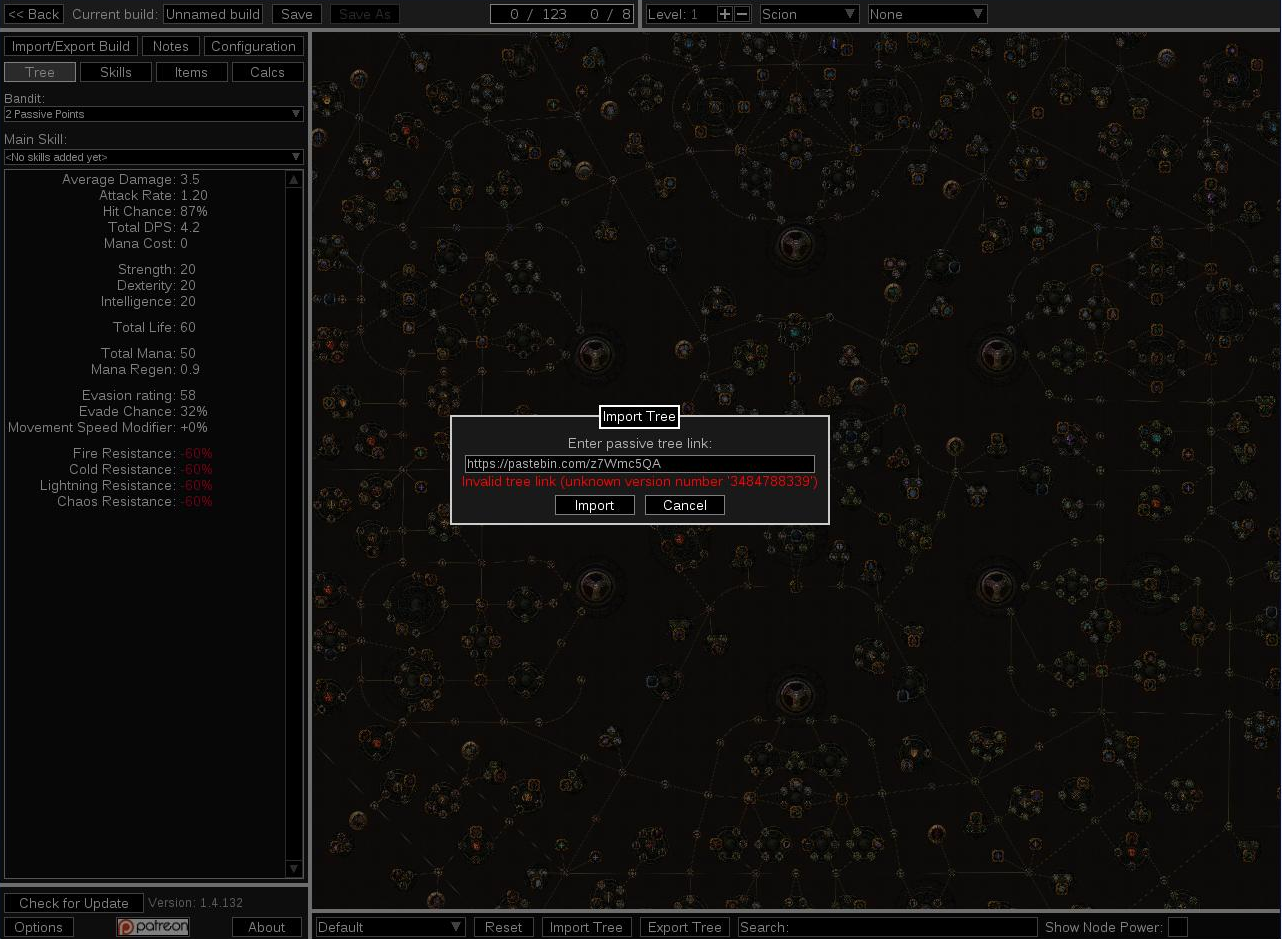The image size is (1282, 939).
Task: Open the Default tree version dropdown
Action: pyautogui.click(x=389, y=927)
